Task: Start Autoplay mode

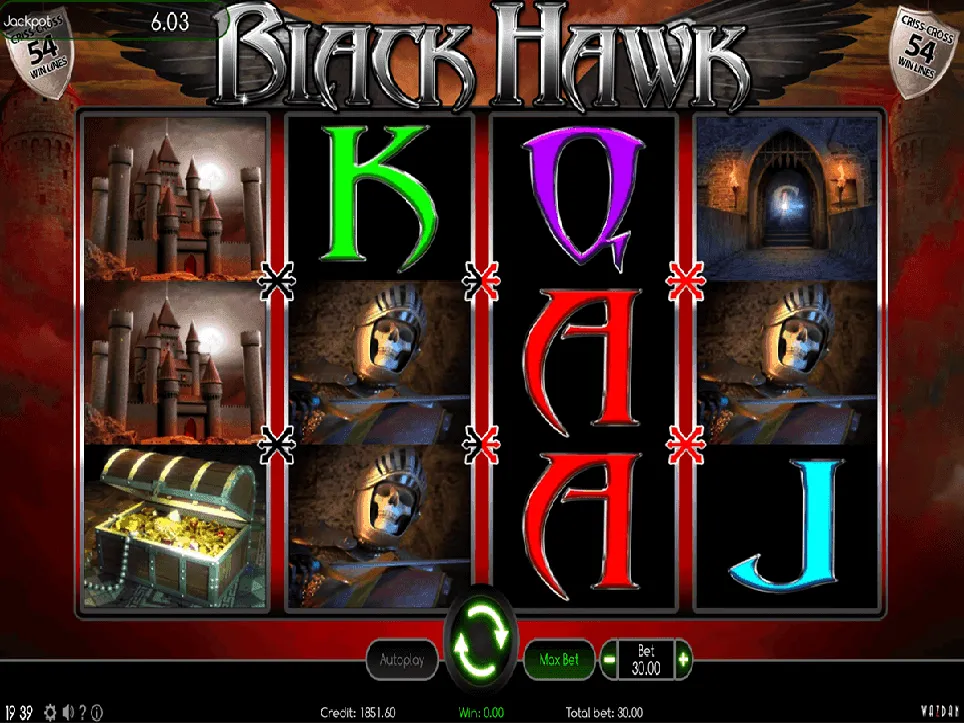Action: coord(401,660)
